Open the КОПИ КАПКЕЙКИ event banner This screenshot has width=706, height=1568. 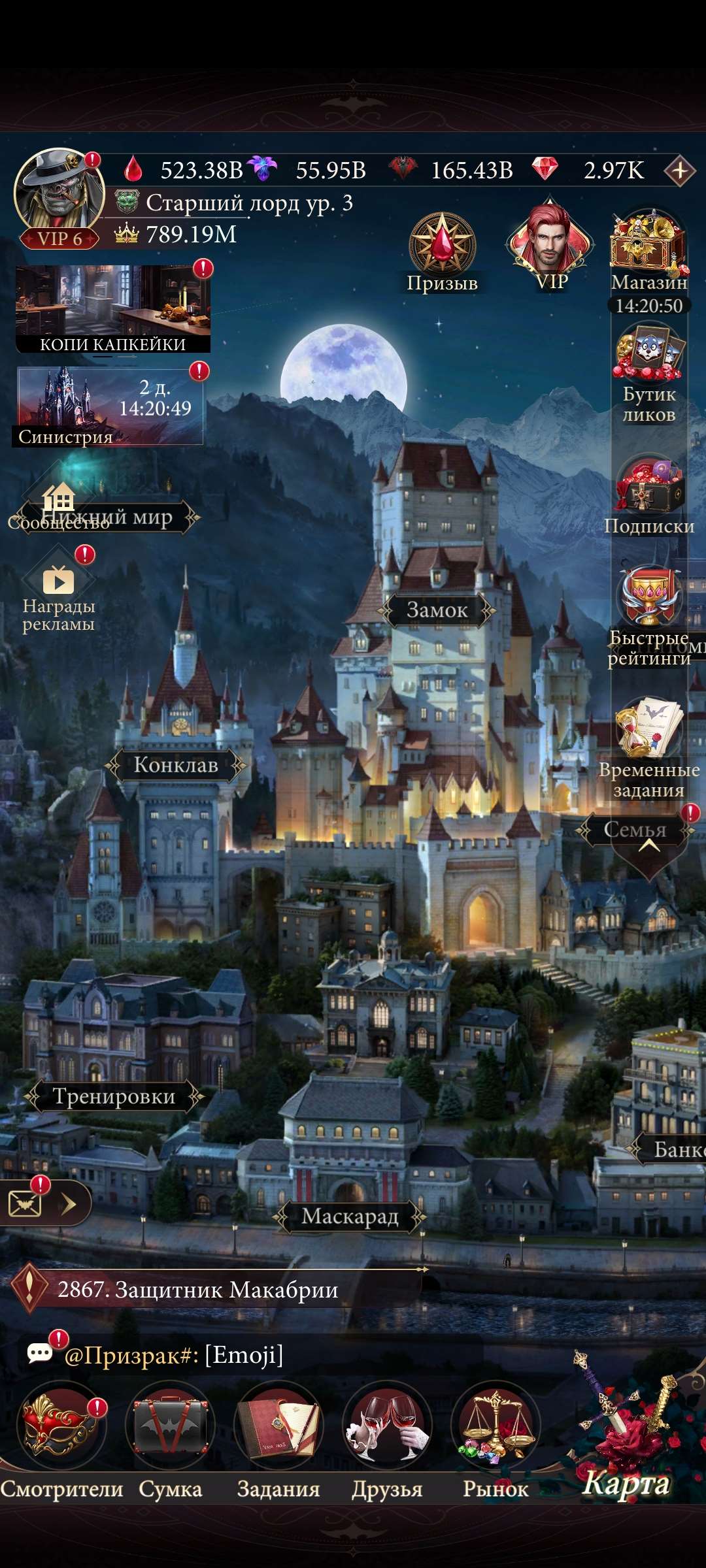[x=112, y=308]
